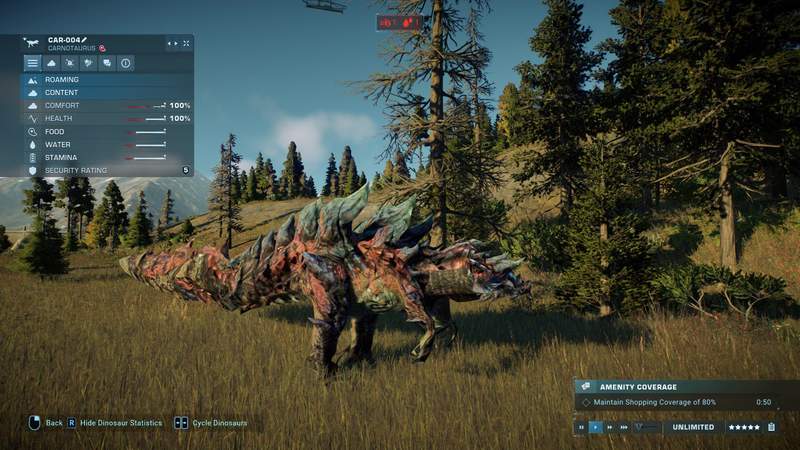Open the clipboard objectives icon
The width and height of the screenshot is (800, 450).
pyautogui.click(x=771, y=427)
